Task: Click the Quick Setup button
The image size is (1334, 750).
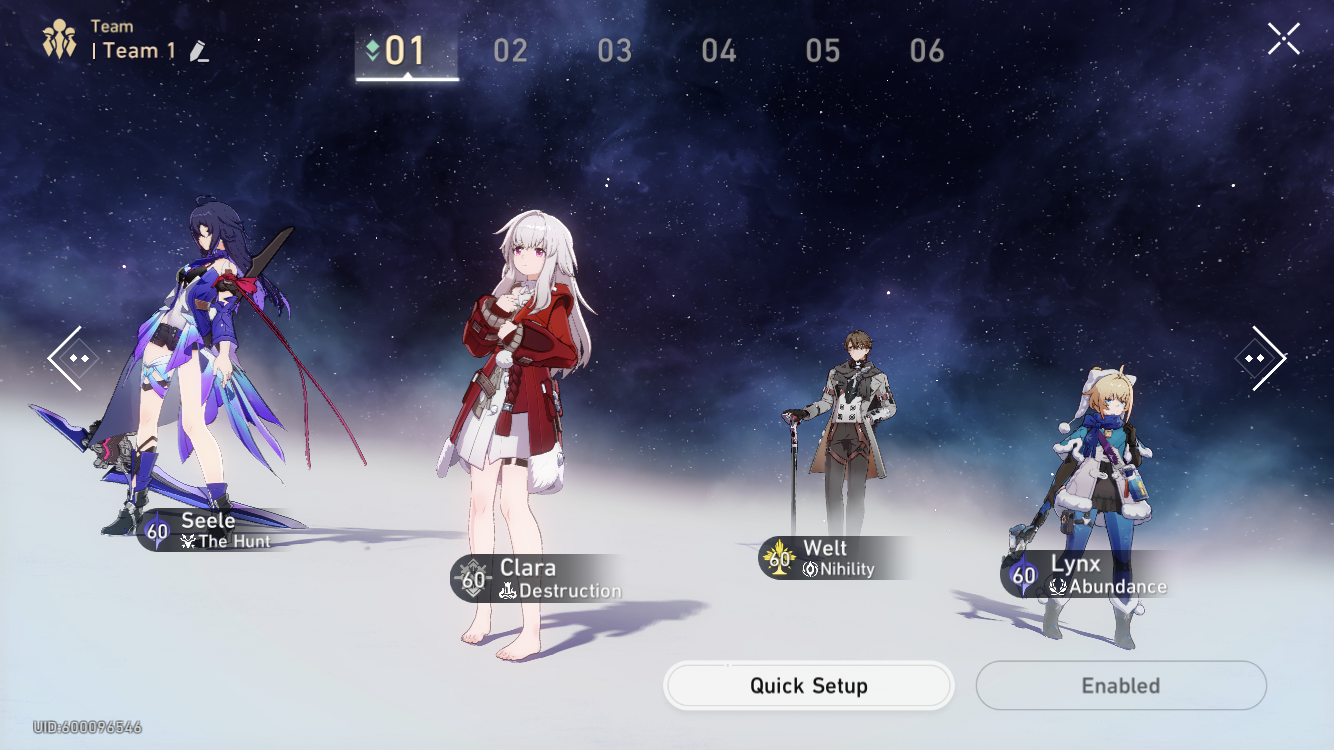Action: (808, 686)
